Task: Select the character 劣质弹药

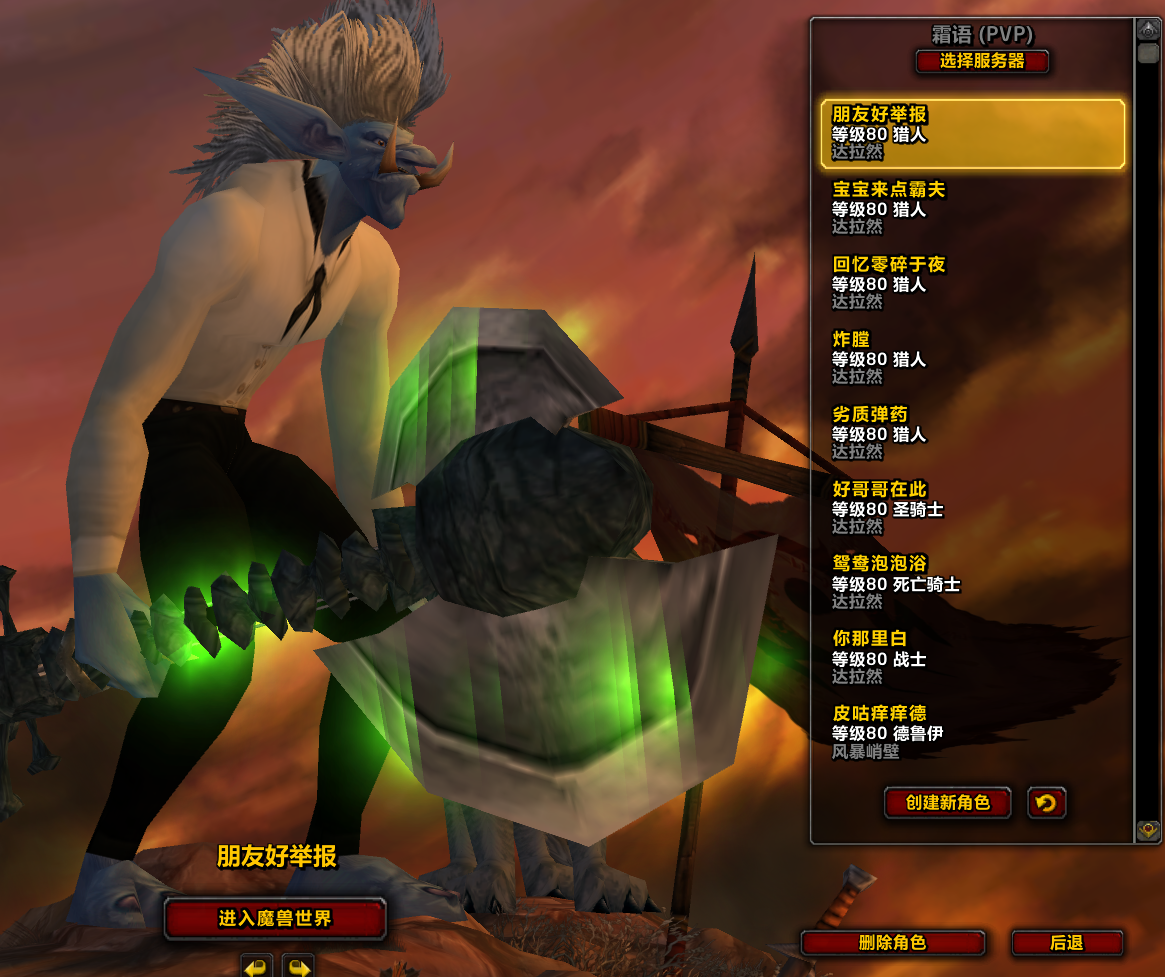Action: tap(972, 433)
